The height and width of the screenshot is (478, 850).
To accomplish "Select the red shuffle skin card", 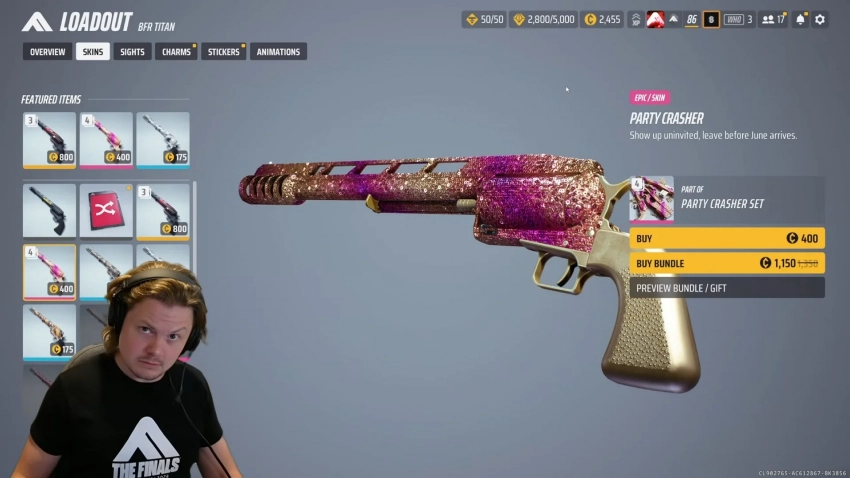I will (106, 210).
